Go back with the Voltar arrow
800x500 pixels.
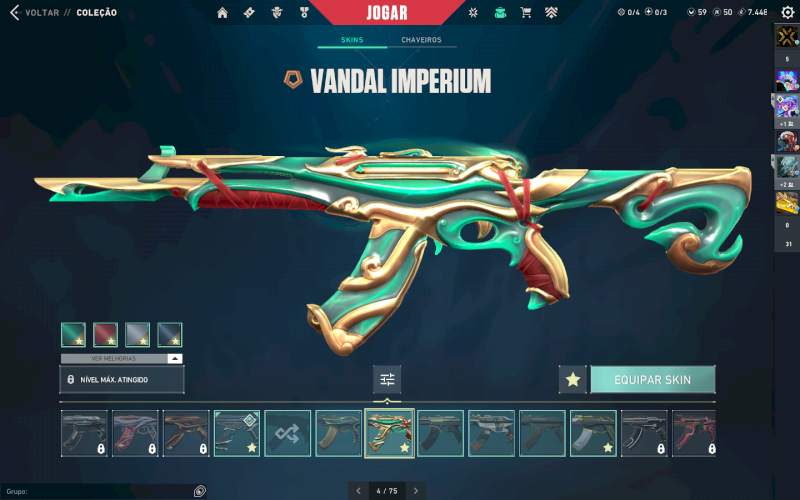pyautogui.click(x=13, y=12)
